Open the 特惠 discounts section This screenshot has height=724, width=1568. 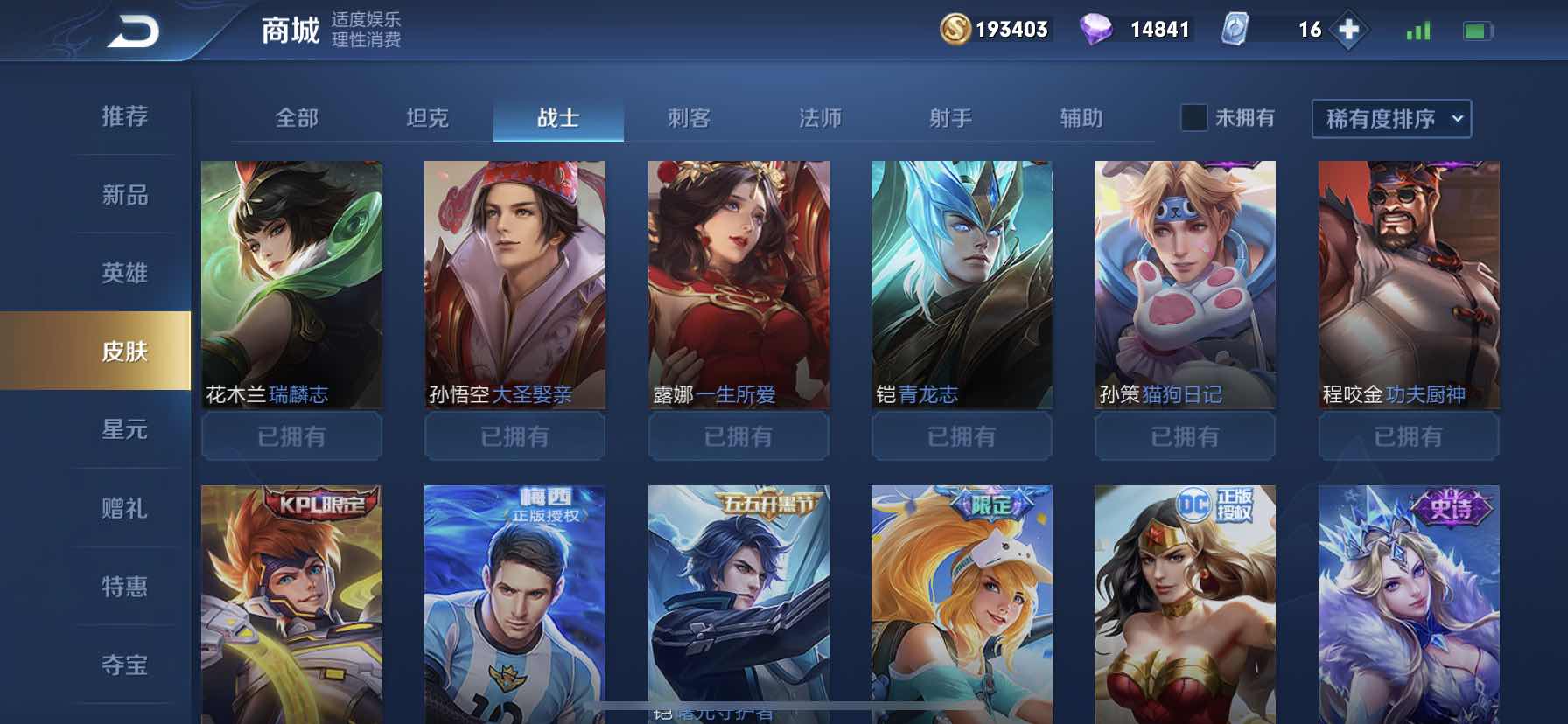124,588
